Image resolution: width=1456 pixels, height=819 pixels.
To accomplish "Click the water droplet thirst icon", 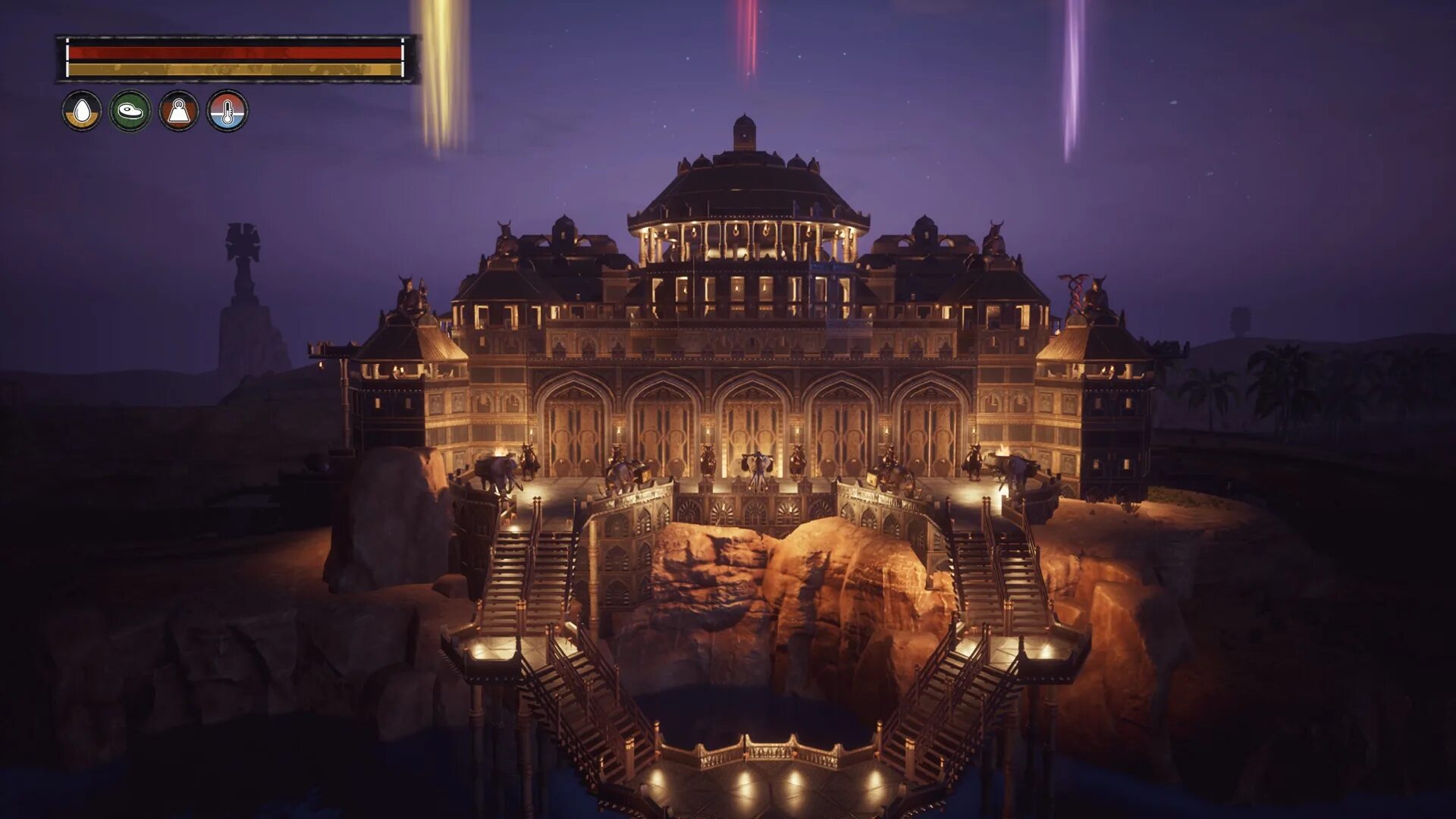I will 82,111.
